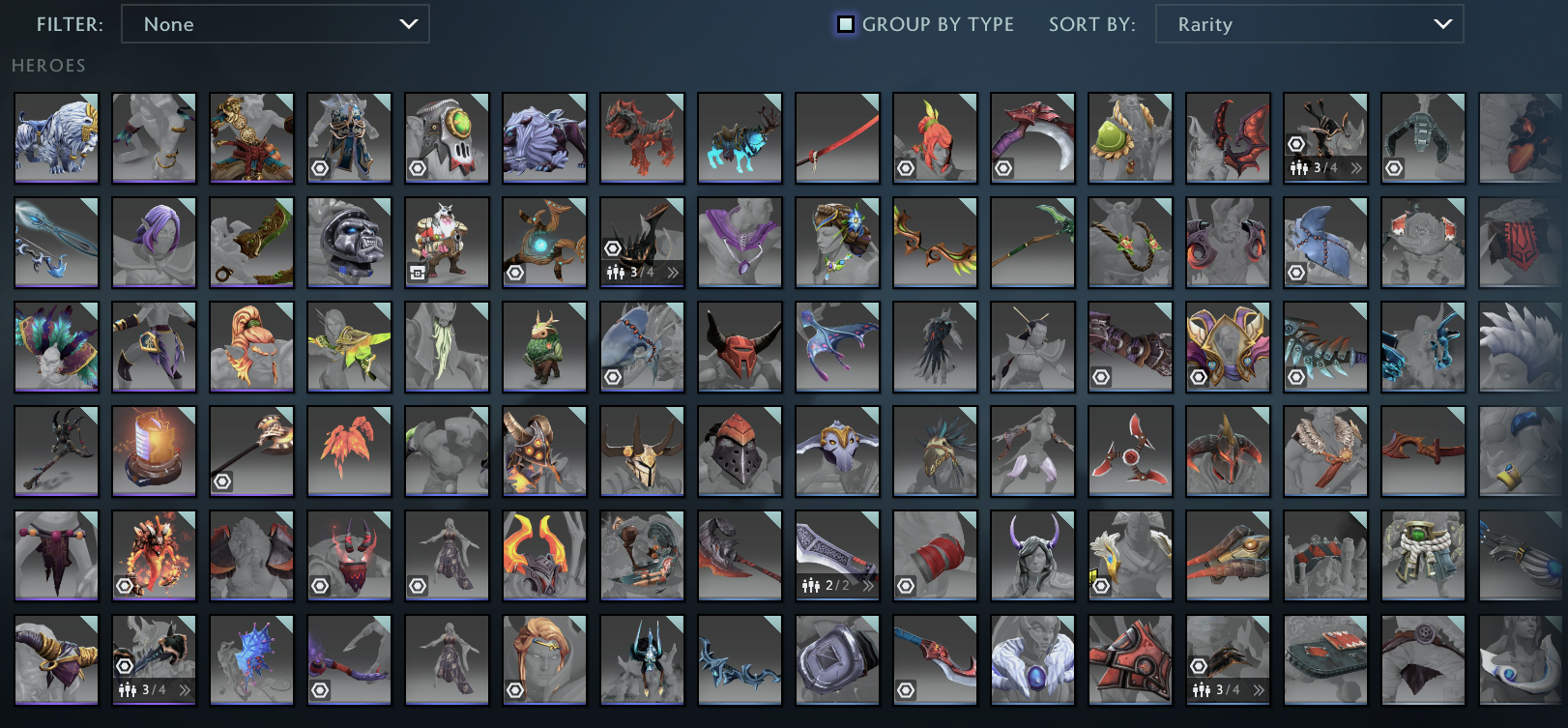Enable the GROUP BY TYPE checkbox
Viewport: 1568px width, 728px height.
[846, 23]
